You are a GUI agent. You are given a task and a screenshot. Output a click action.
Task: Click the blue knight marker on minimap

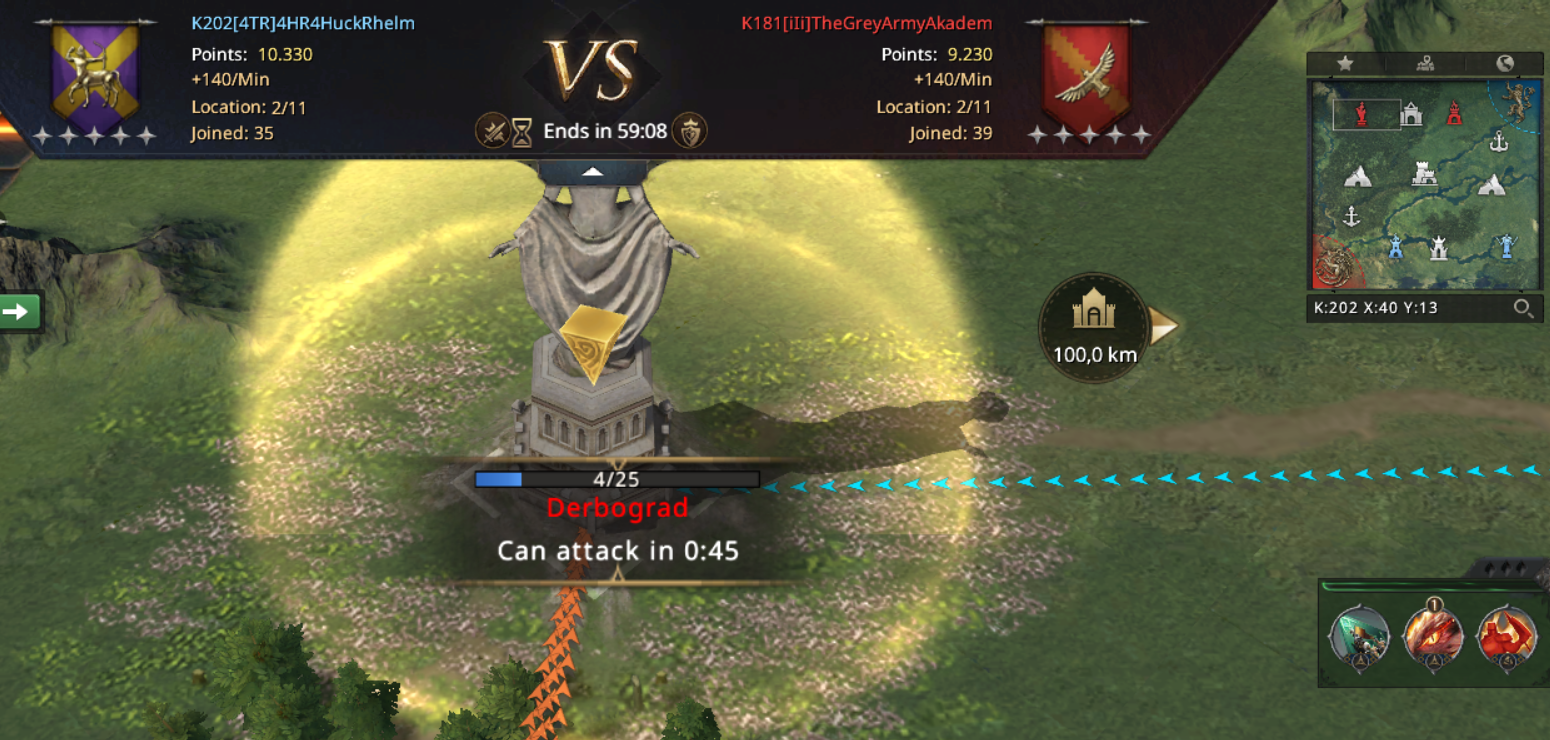1506,246
